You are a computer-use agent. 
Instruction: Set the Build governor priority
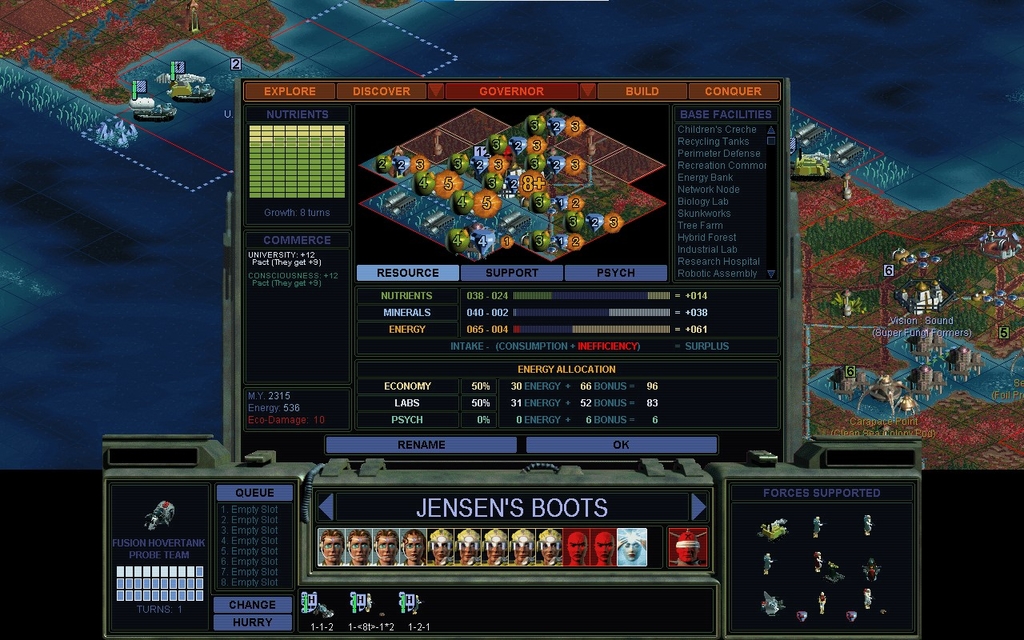[642, 91]
